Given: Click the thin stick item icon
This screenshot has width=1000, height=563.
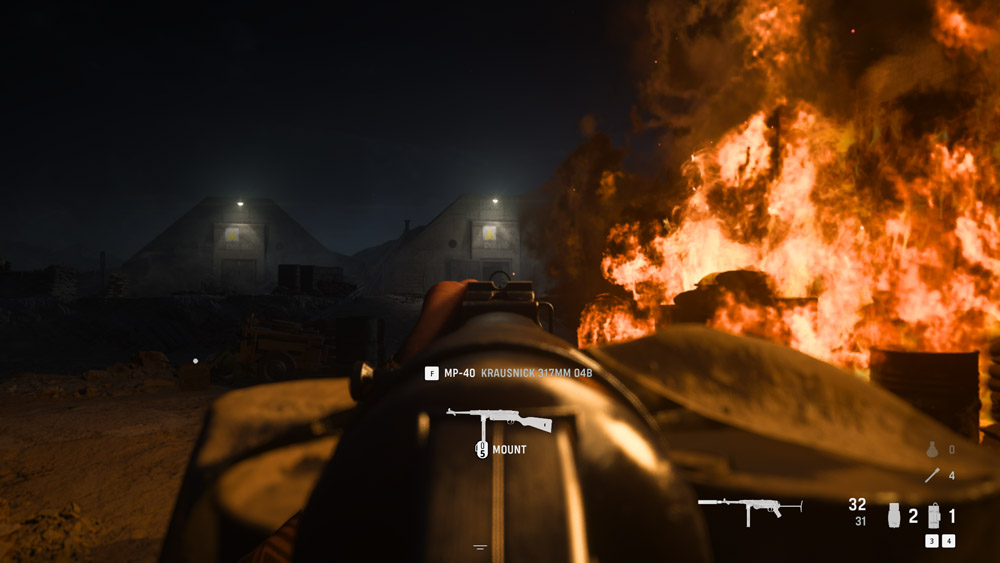Looking at the screenshot, I should [x=931, y=476].
